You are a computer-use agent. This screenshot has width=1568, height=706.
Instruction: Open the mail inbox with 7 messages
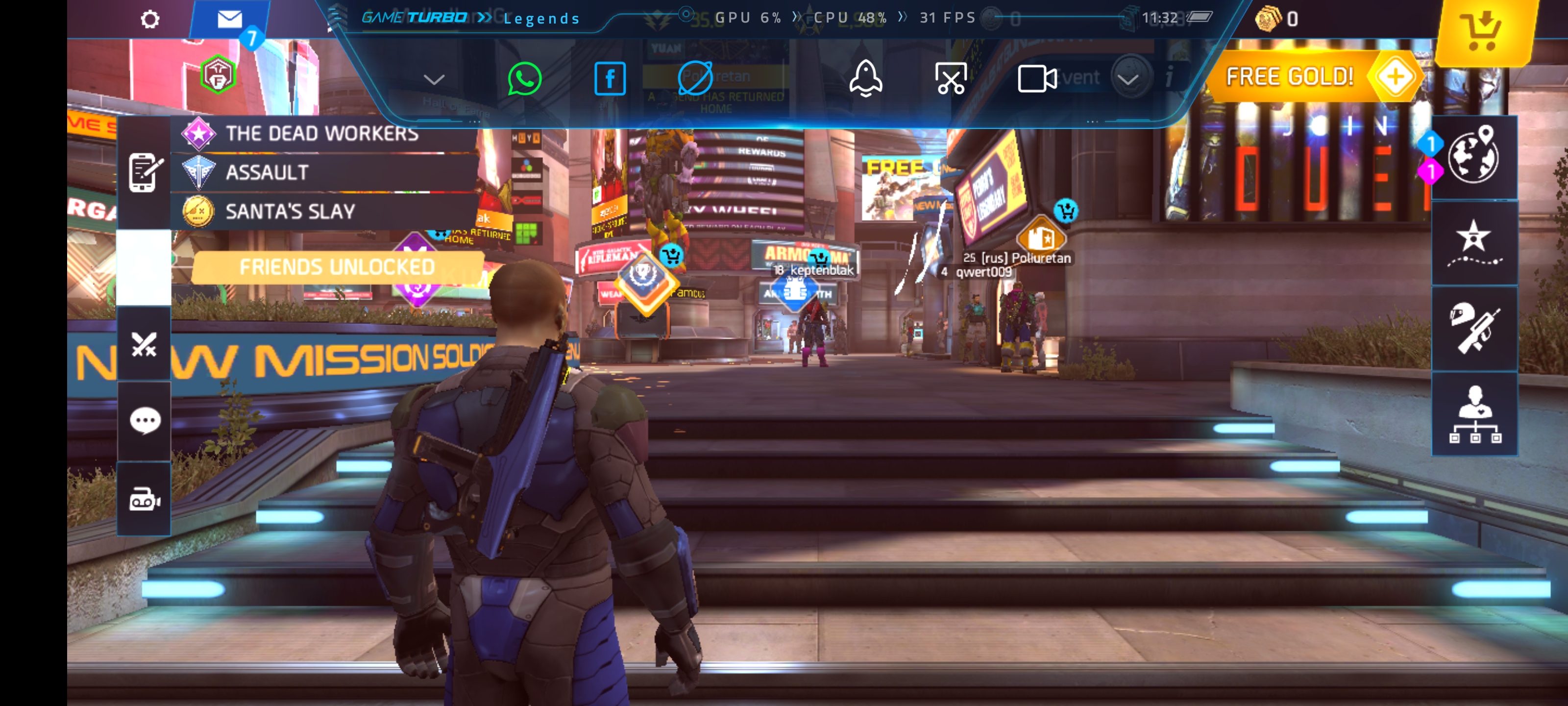tap(230, 20)
